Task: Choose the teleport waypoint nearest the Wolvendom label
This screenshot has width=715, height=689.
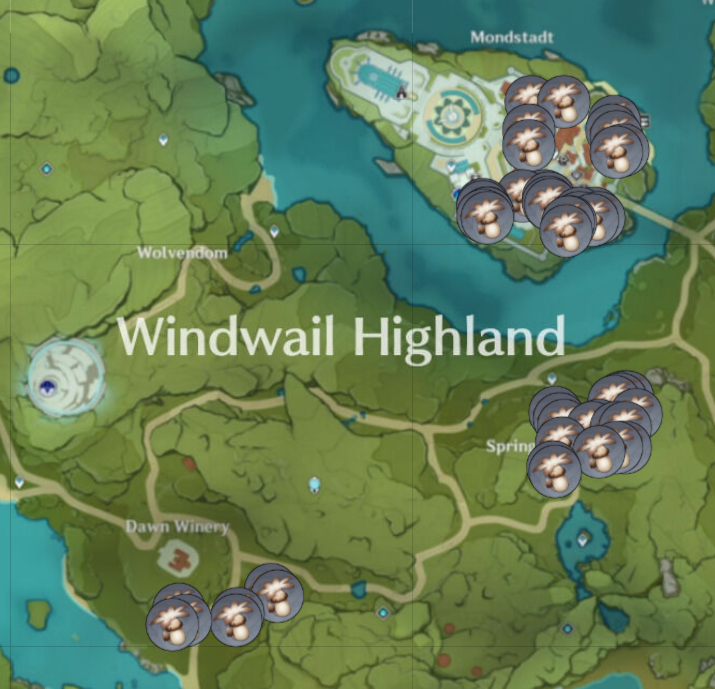Action: (274, 231)
